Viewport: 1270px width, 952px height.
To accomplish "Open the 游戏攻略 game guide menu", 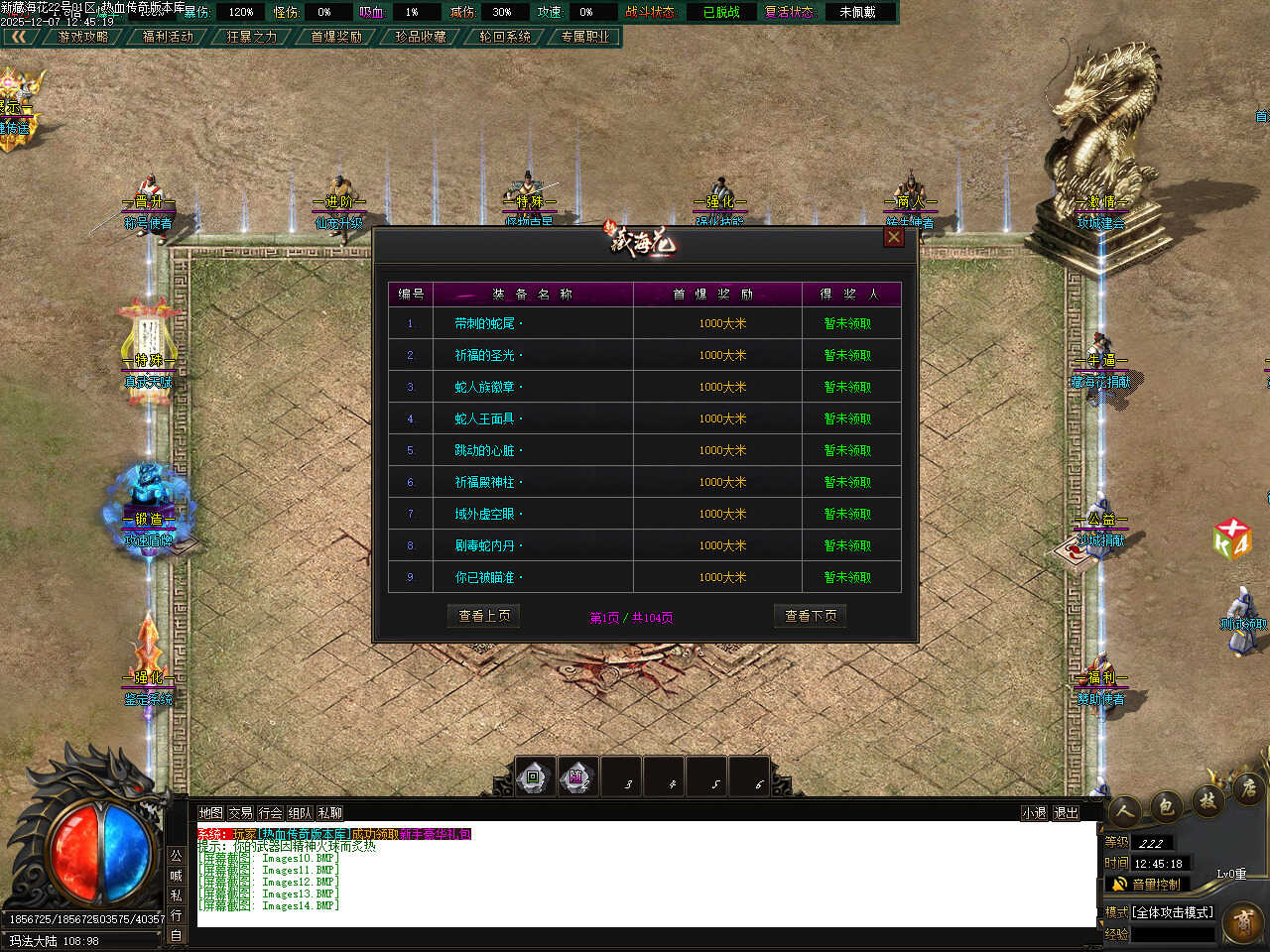I will 83,37.
